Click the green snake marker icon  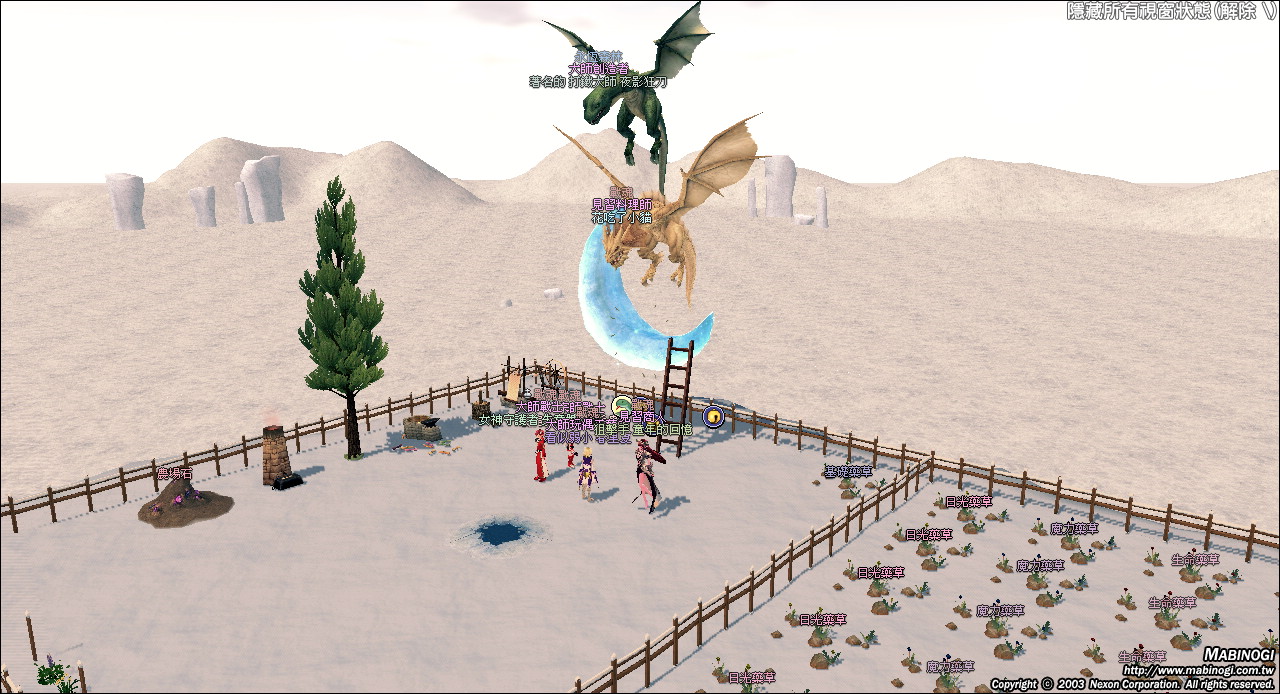(x=623, y=406)
